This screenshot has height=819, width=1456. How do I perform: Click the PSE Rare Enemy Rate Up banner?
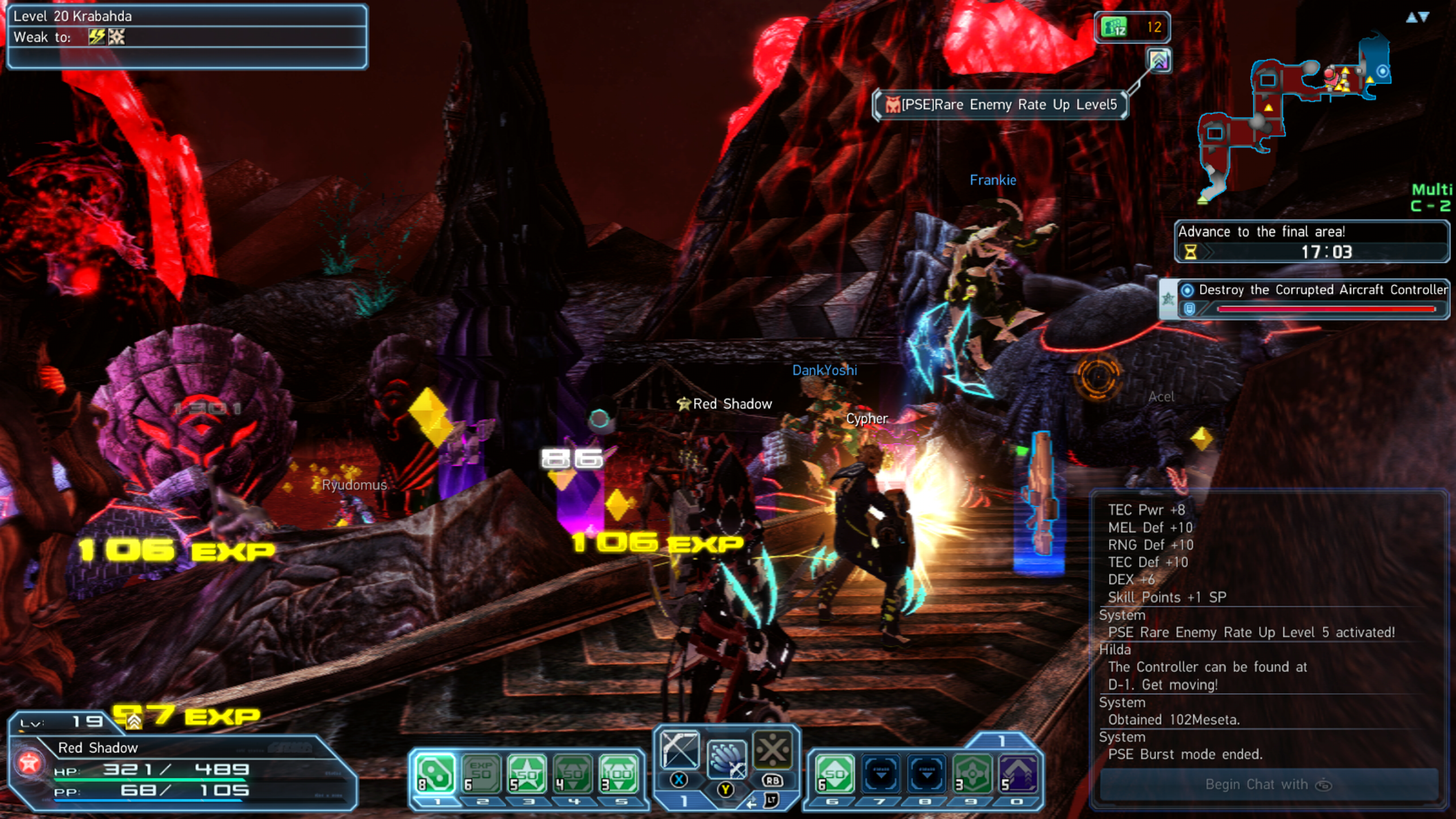click(x=1001, y=105)
